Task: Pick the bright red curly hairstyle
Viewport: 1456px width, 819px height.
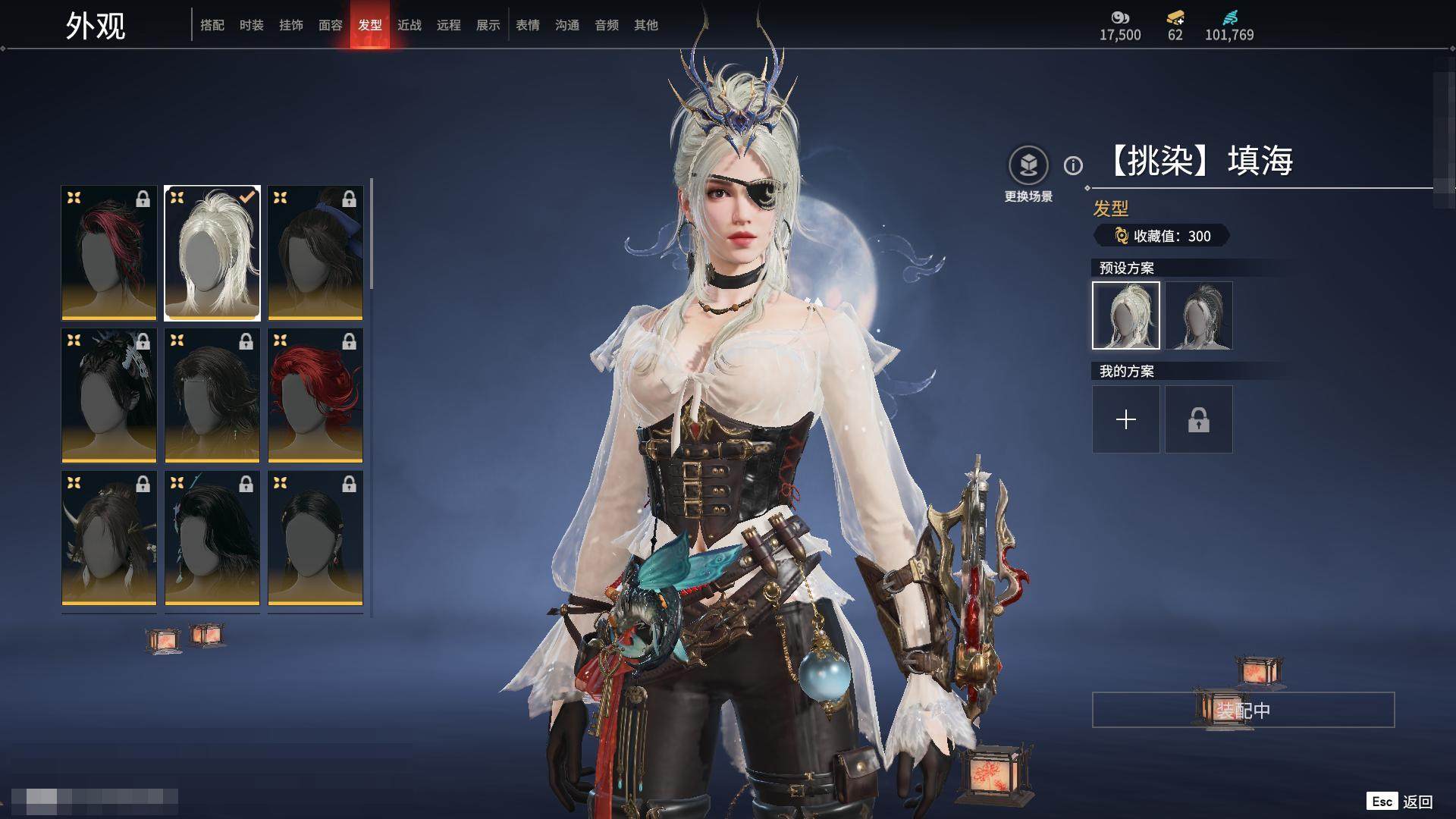Action: pyautogui.click(x=315, y=395)
